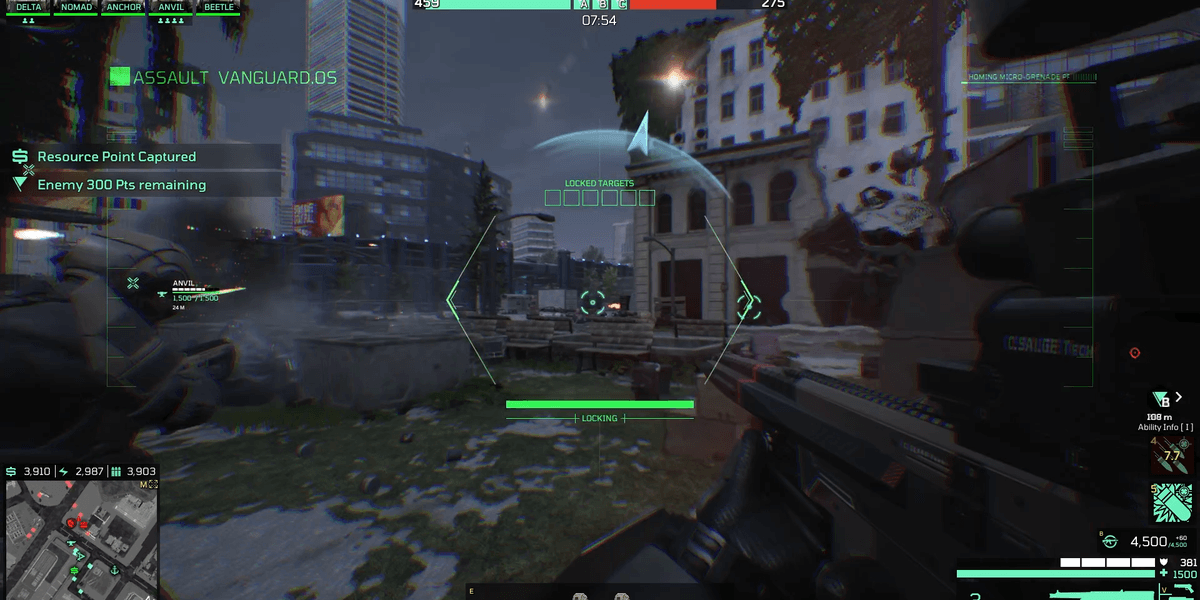Open the city minimap
The width and height of the screenshot is (1200, 600).
[80, 538]
